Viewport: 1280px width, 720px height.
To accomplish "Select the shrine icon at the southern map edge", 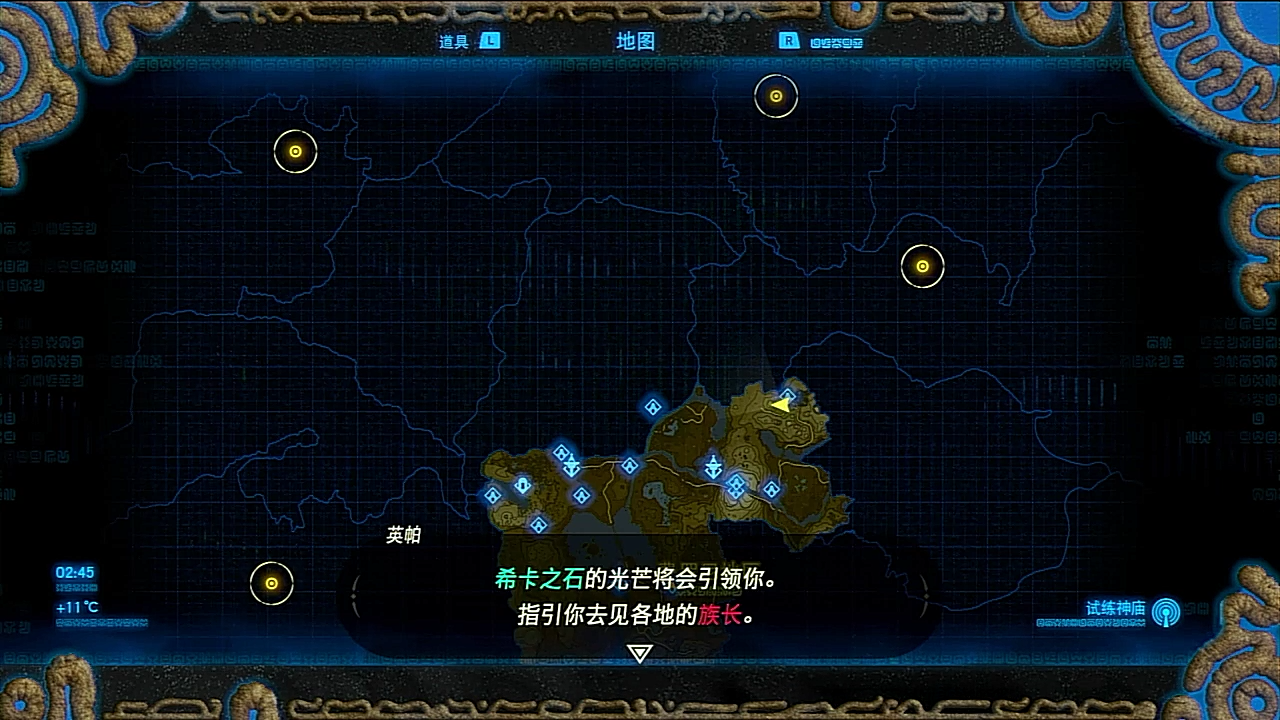I will coord(538,525).
